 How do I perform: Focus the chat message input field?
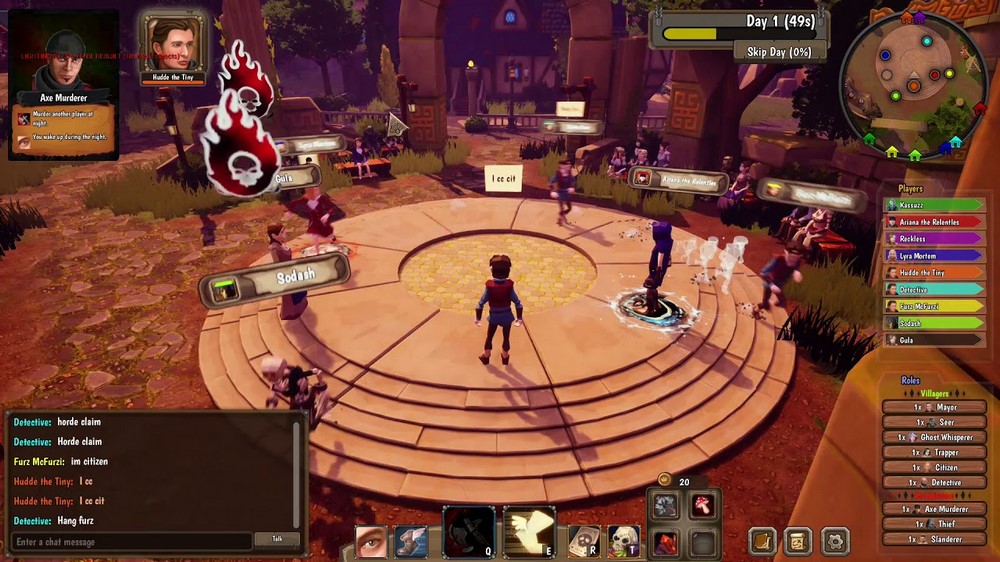tap(130, 542)
